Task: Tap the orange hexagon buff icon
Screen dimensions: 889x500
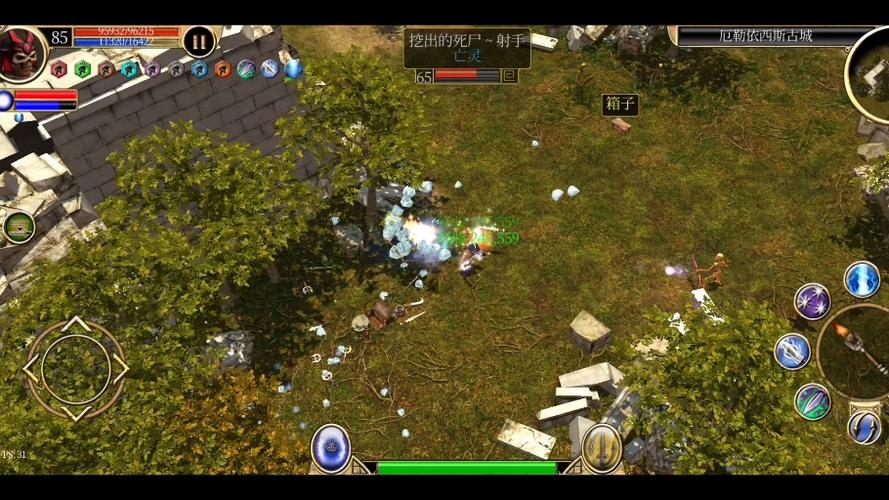Action: click(x=222, y=69)
